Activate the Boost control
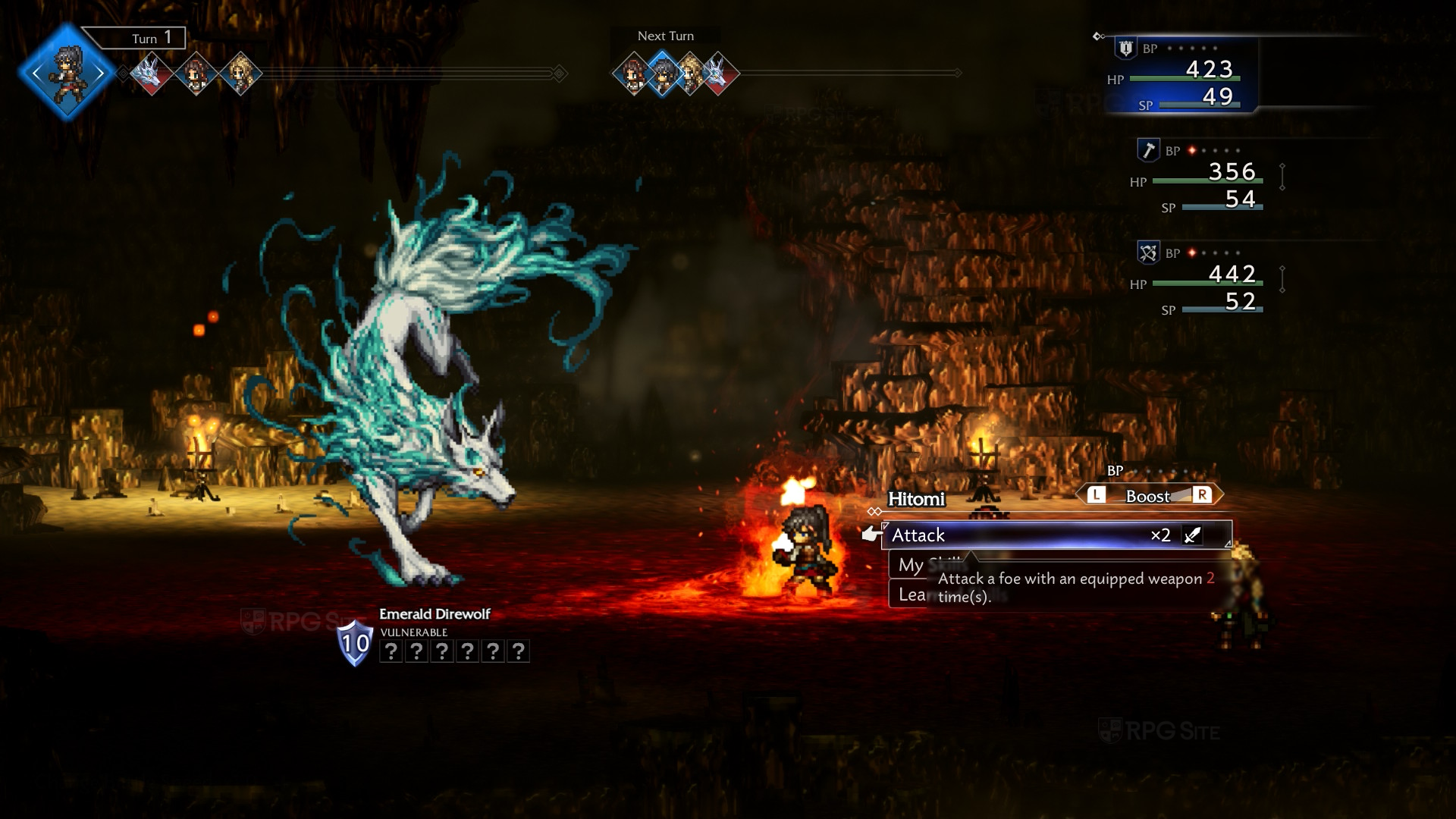The height and width of the screenshot is (819, 1456). tap(1148, 496)
